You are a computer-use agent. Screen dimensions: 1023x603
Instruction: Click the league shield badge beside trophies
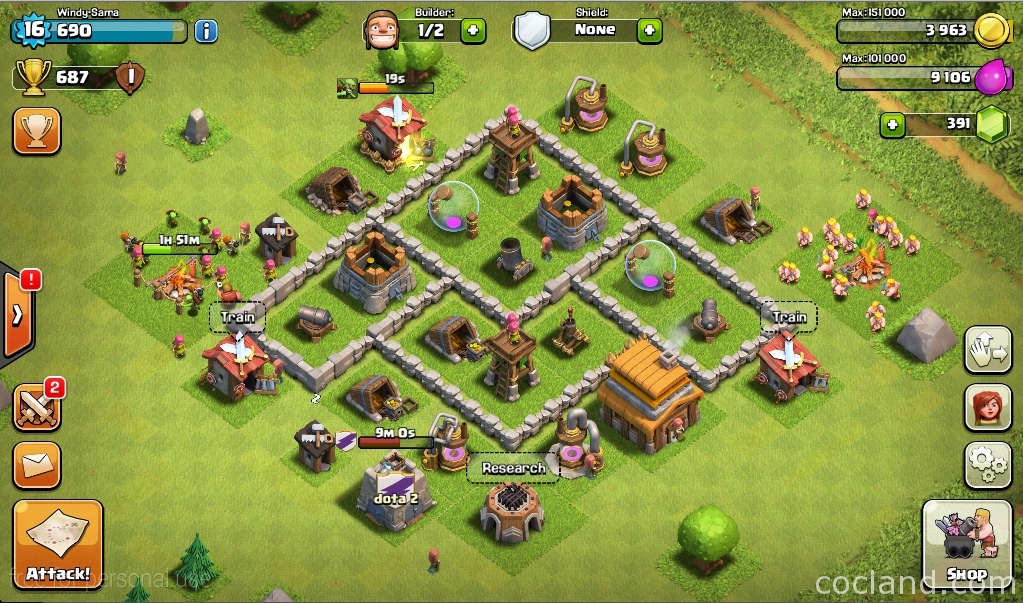pos(130,78)
